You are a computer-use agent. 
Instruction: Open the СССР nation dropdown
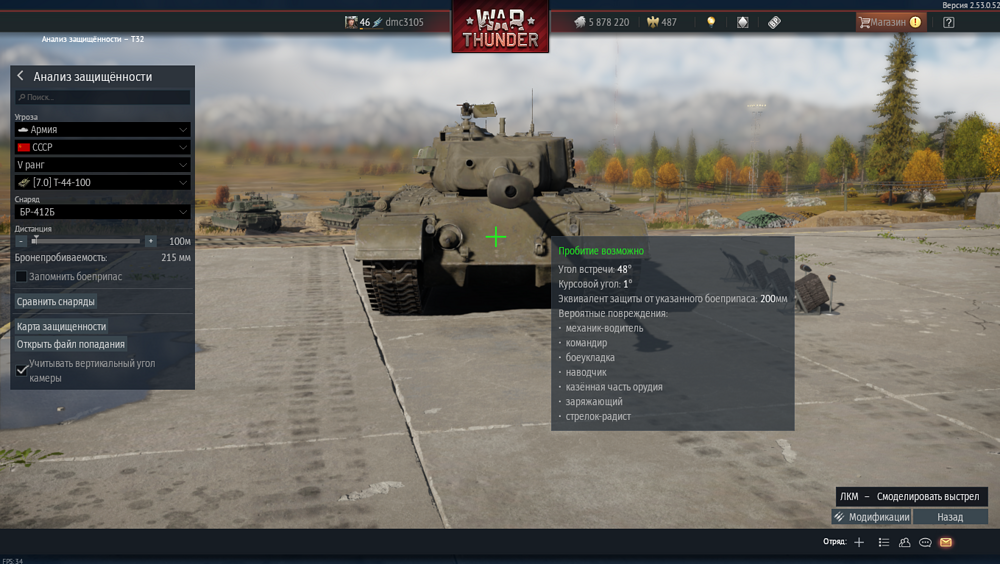102,147
